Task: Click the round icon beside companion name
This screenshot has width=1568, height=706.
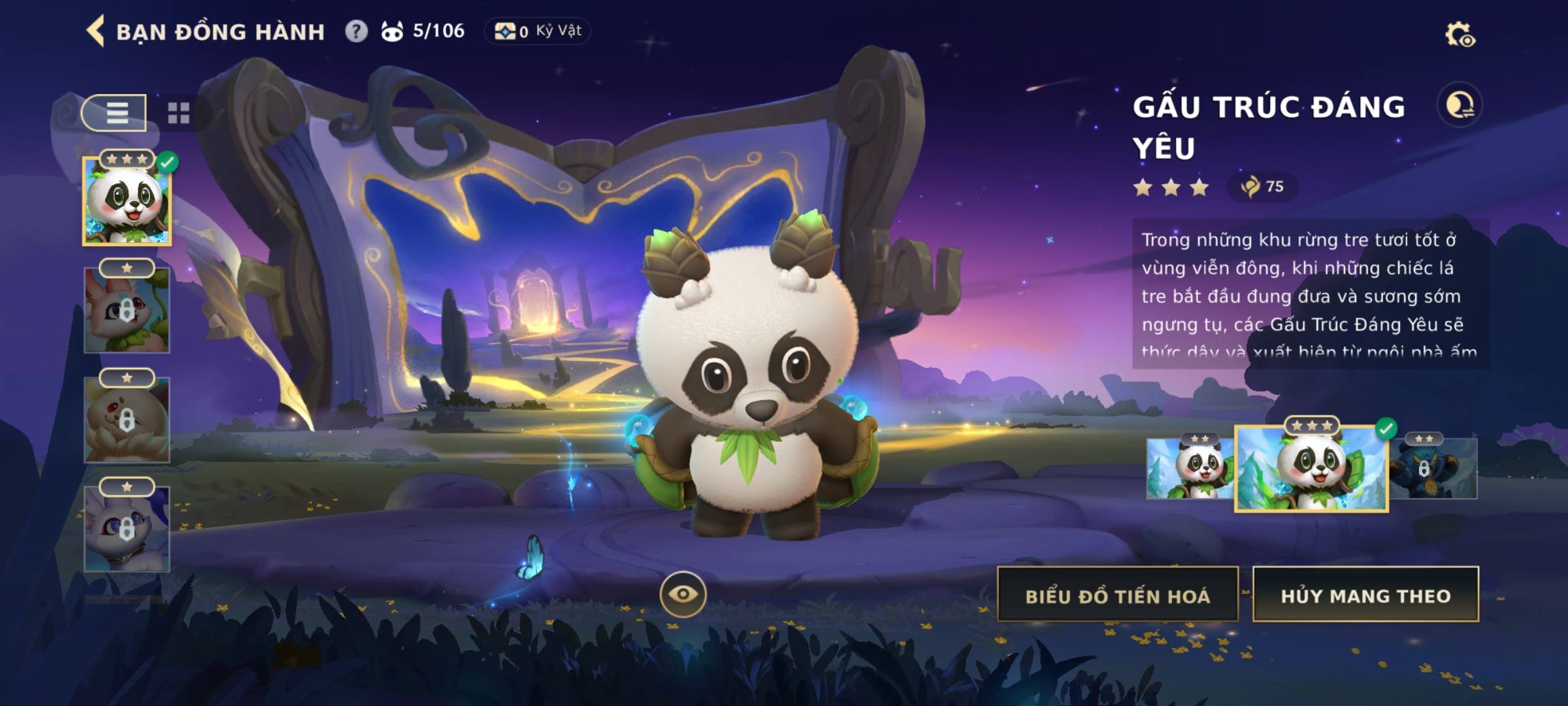Action: 1460,105
